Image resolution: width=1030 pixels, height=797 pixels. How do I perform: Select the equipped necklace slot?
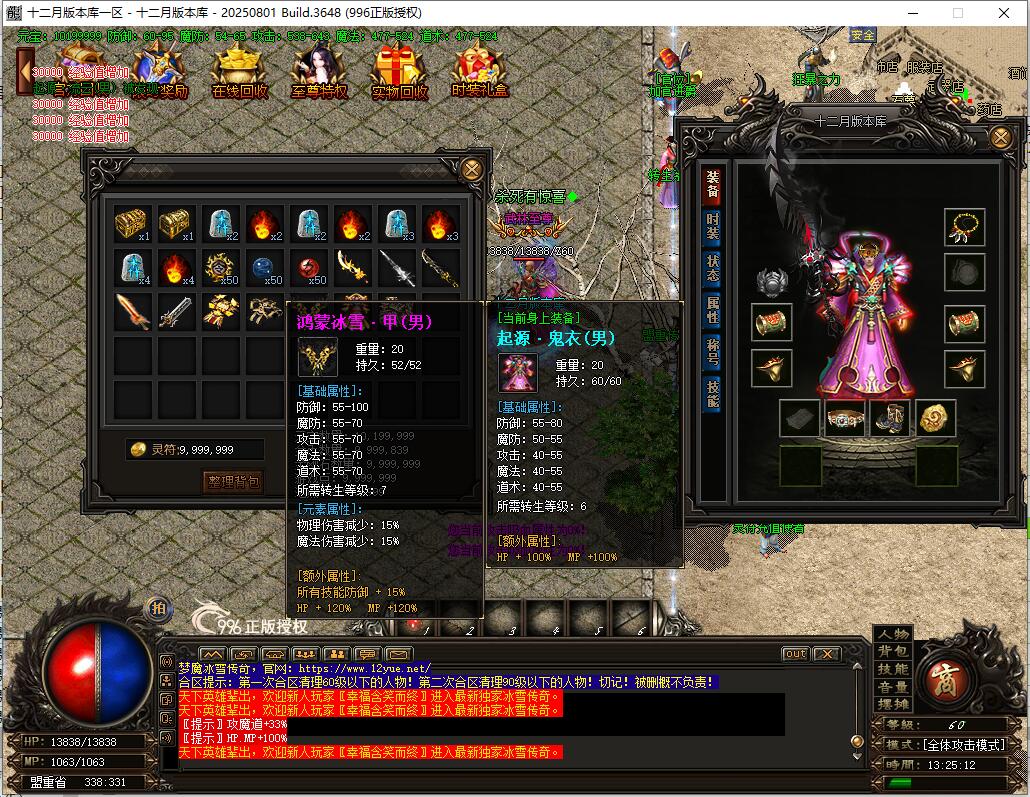[x=965, y=227]
